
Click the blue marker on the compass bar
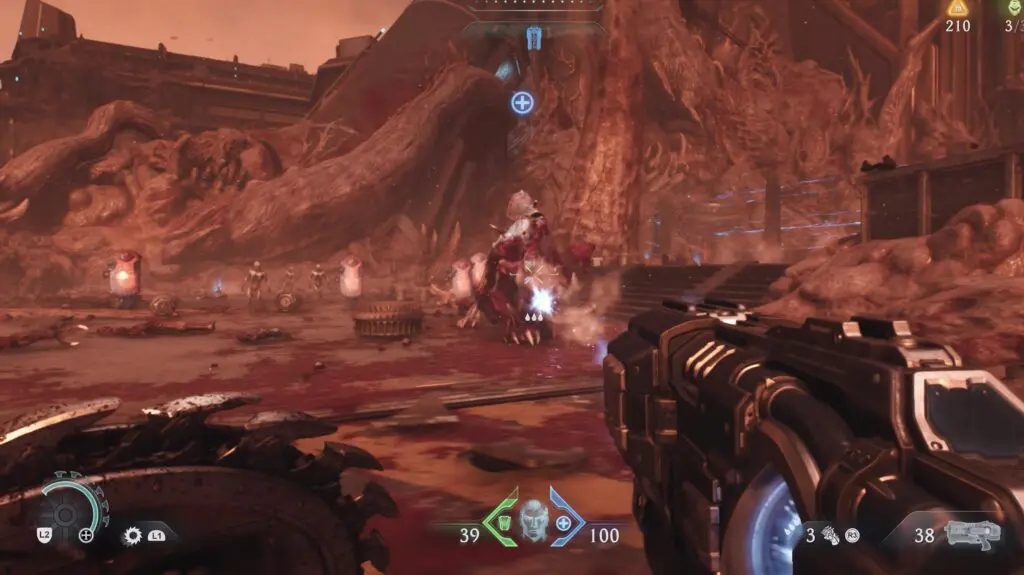click(x=533, y=37)
